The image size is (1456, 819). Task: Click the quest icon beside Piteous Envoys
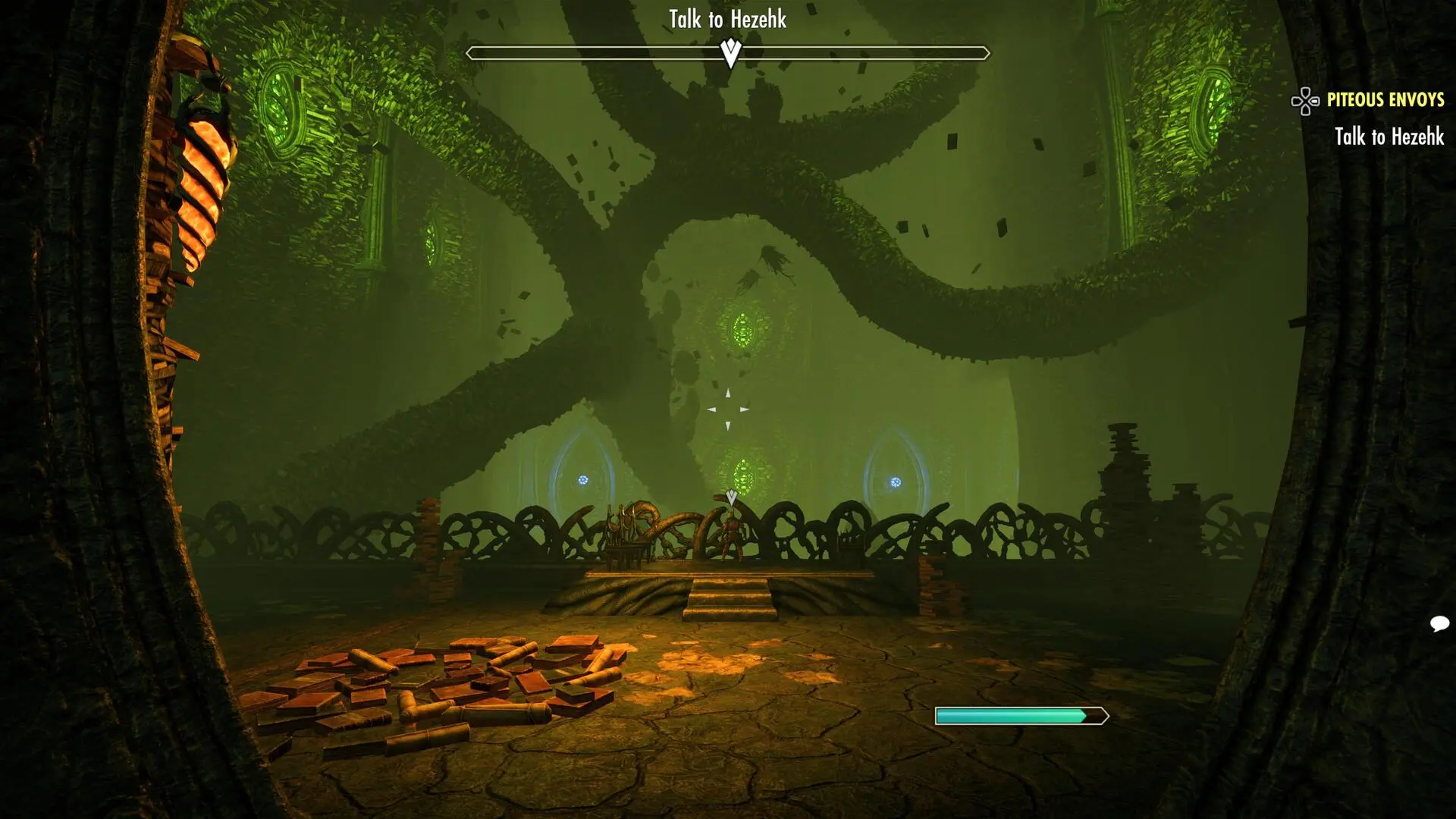coord(1305,101)
